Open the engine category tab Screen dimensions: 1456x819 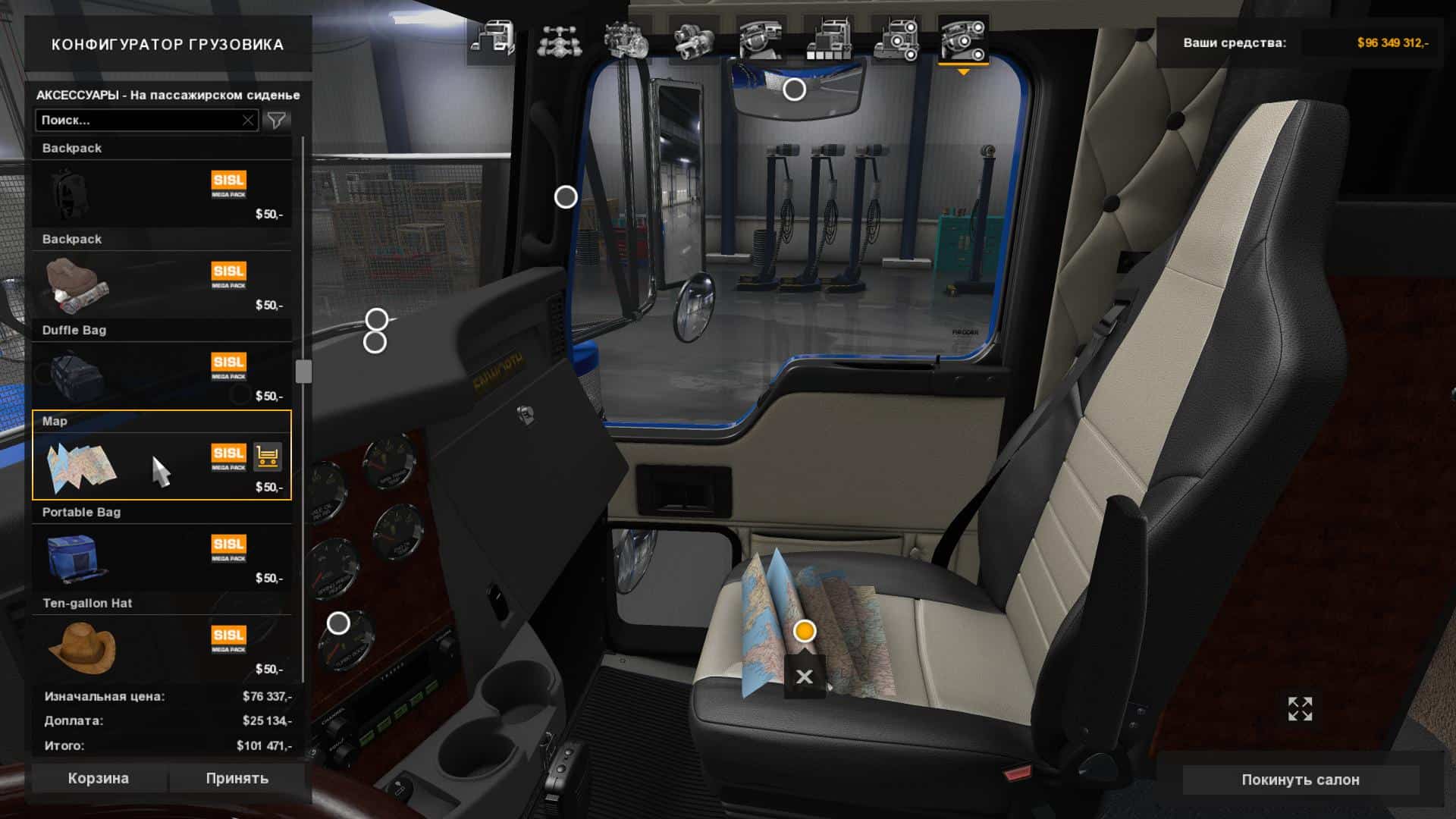(626, 40)
